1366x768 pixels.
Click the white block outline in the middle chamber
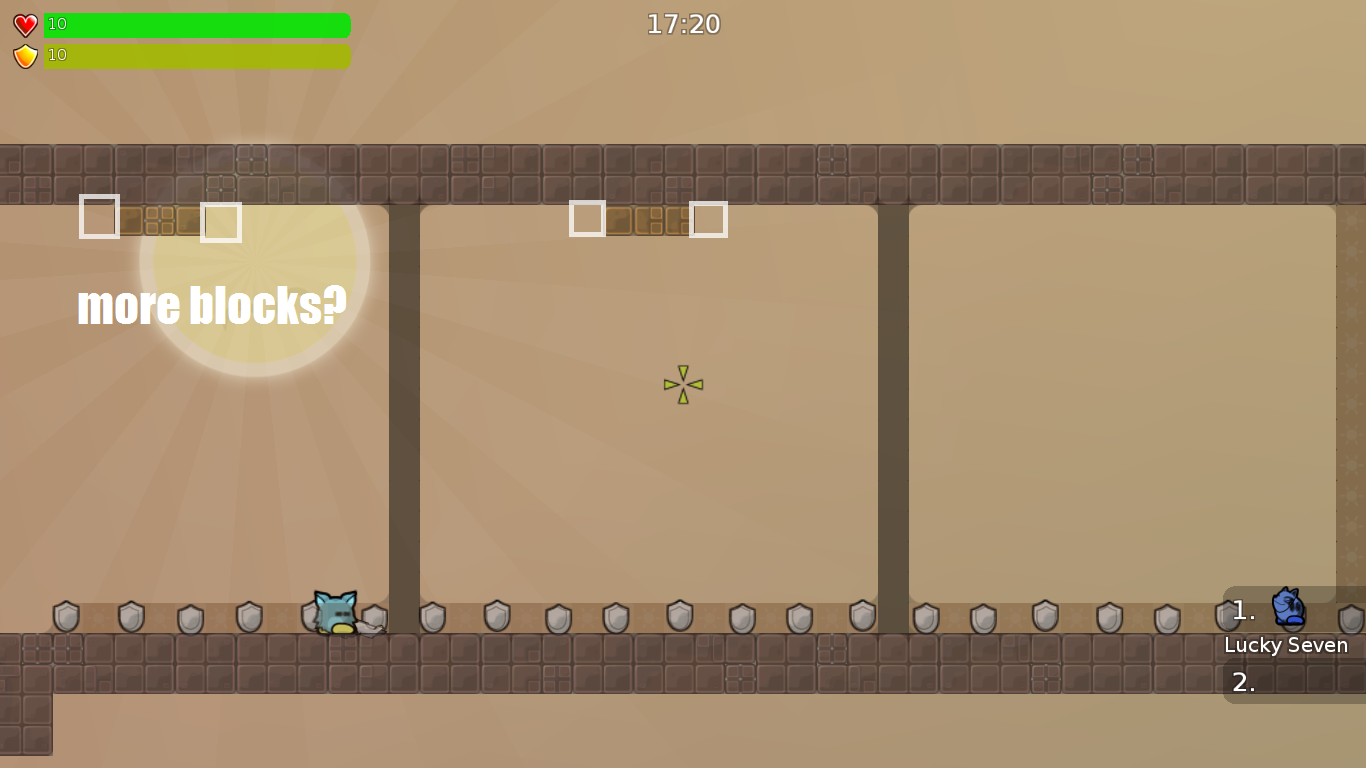pos(585,218)
